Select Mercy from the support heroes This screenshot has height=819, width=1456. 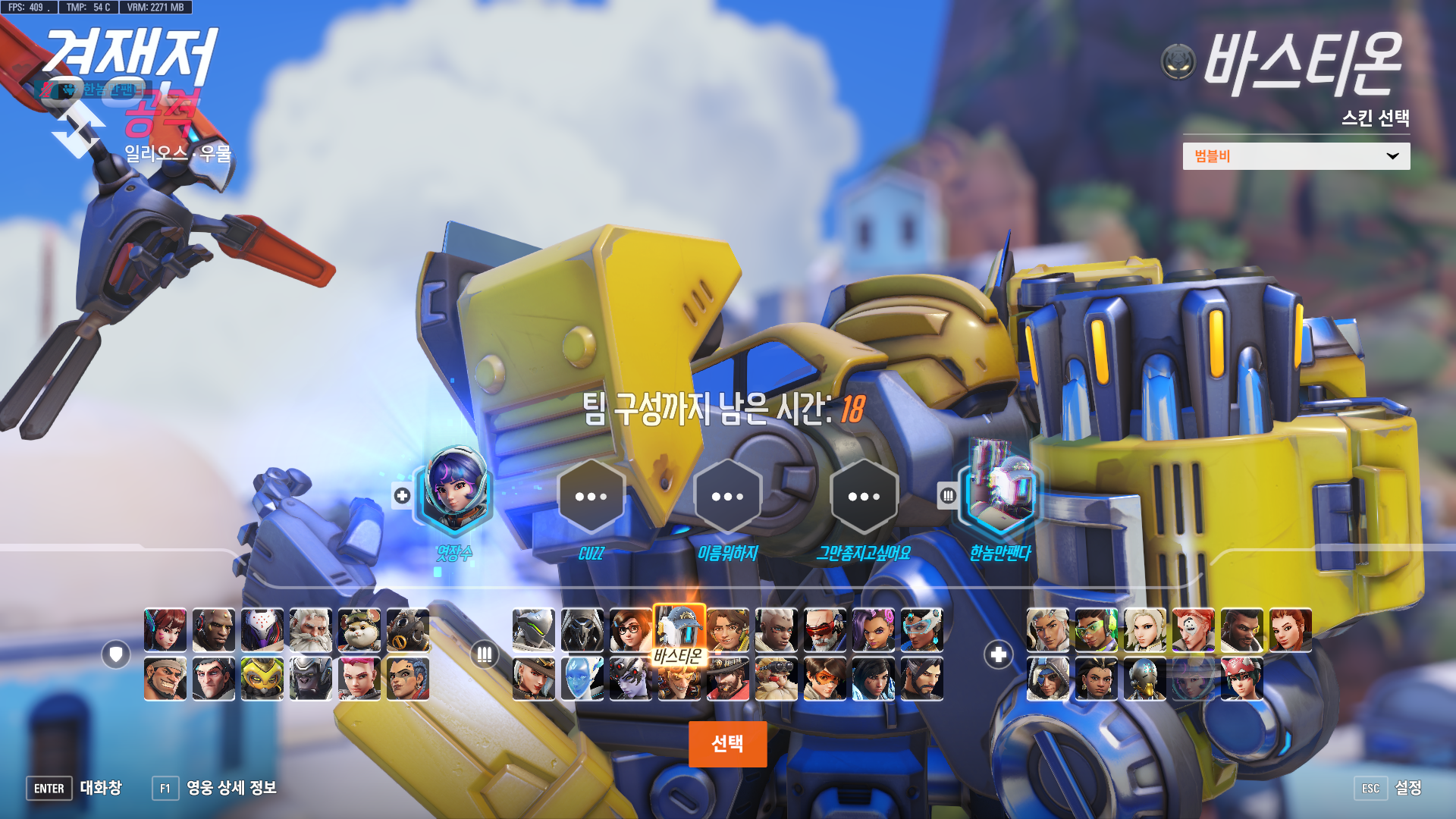pos(1145,630)
